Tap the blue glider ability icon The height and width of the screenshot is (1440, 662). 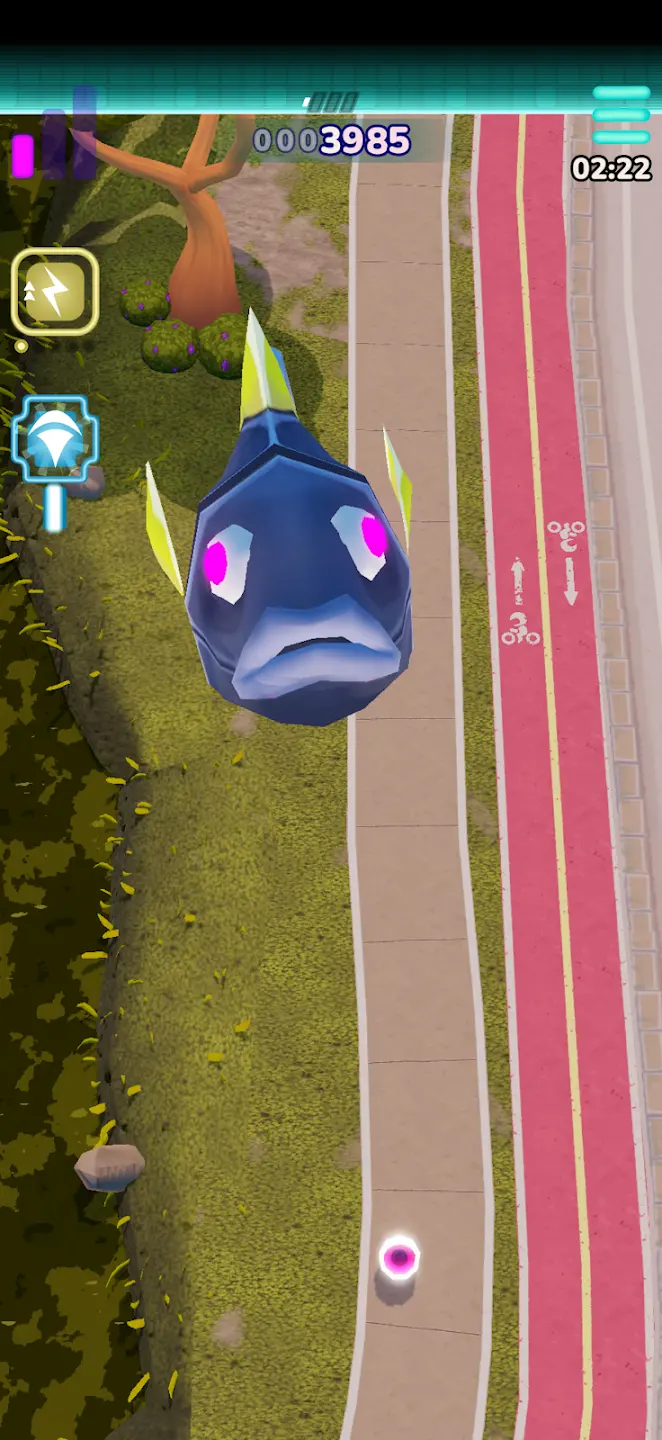coord(55,440)
